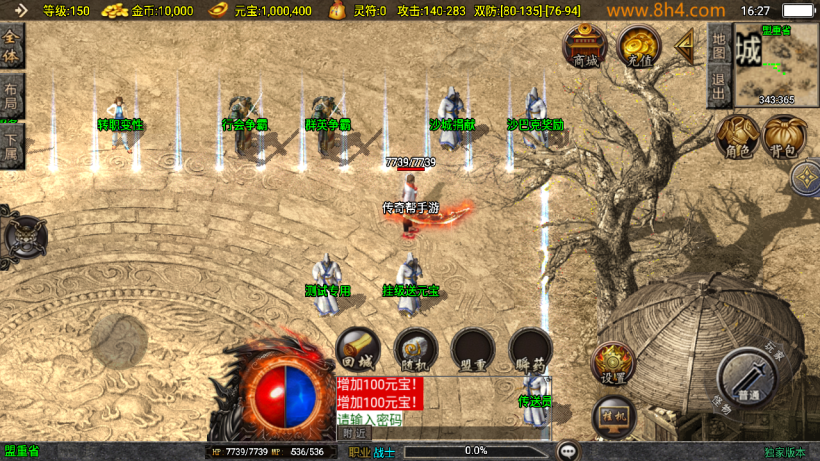This screenshot has height=461, width=820.
Task: Open the 充值 recharge gold coins icon
Action: [x=637, y=46]
